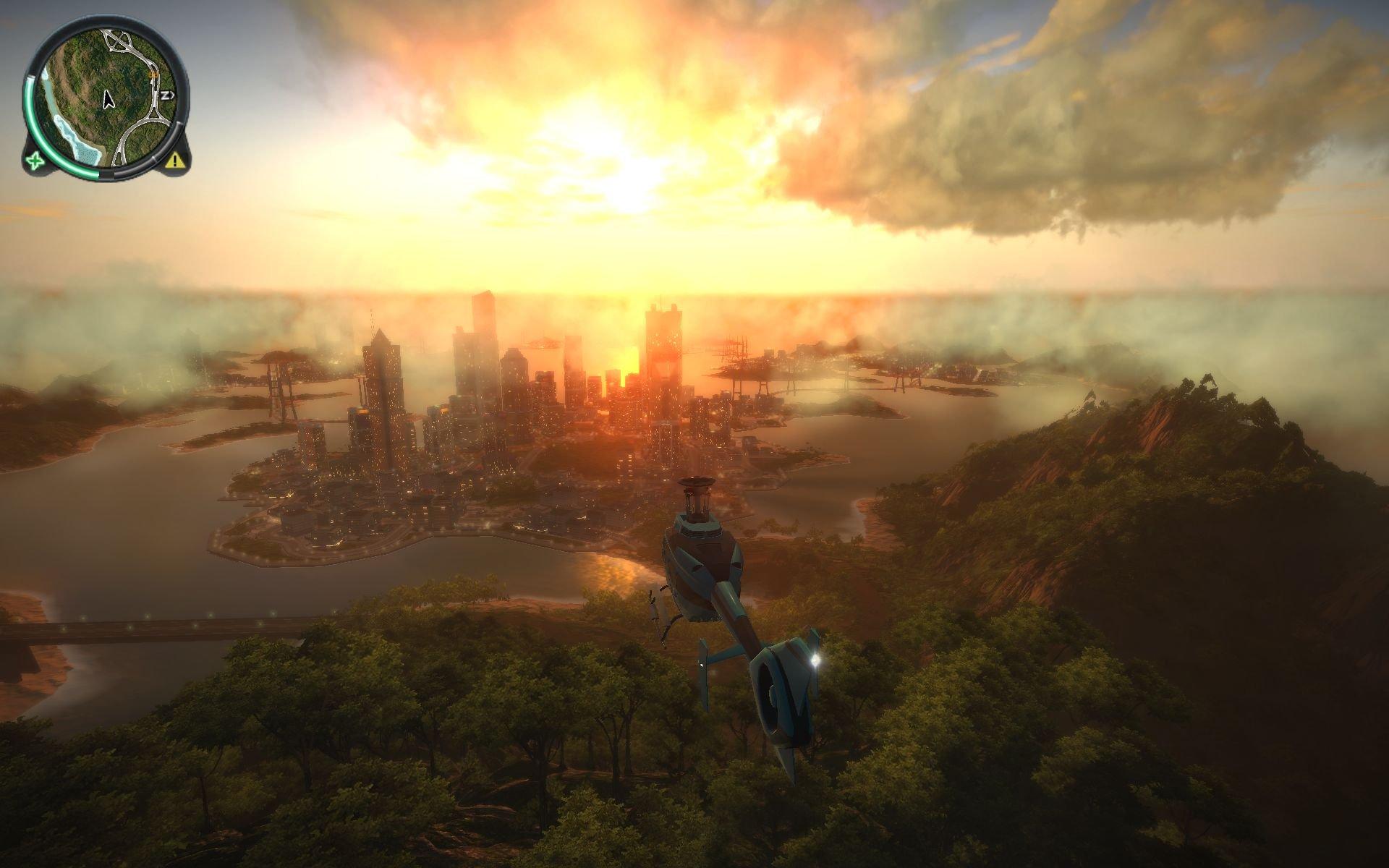
Task: Click the green health cross icon
Action: (35, 161)
